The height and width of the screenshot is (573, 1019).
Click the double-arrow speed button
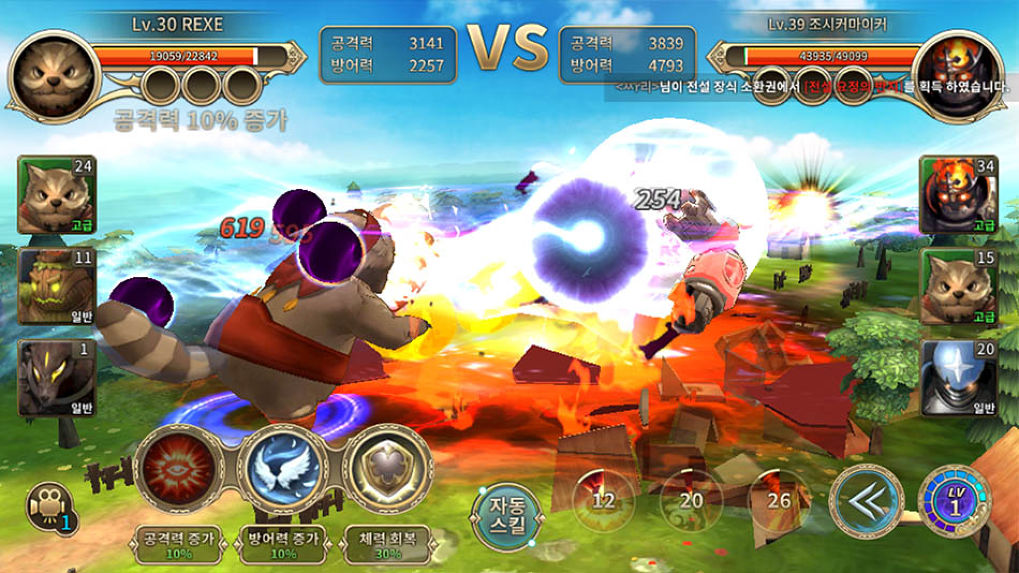[865, 500]
